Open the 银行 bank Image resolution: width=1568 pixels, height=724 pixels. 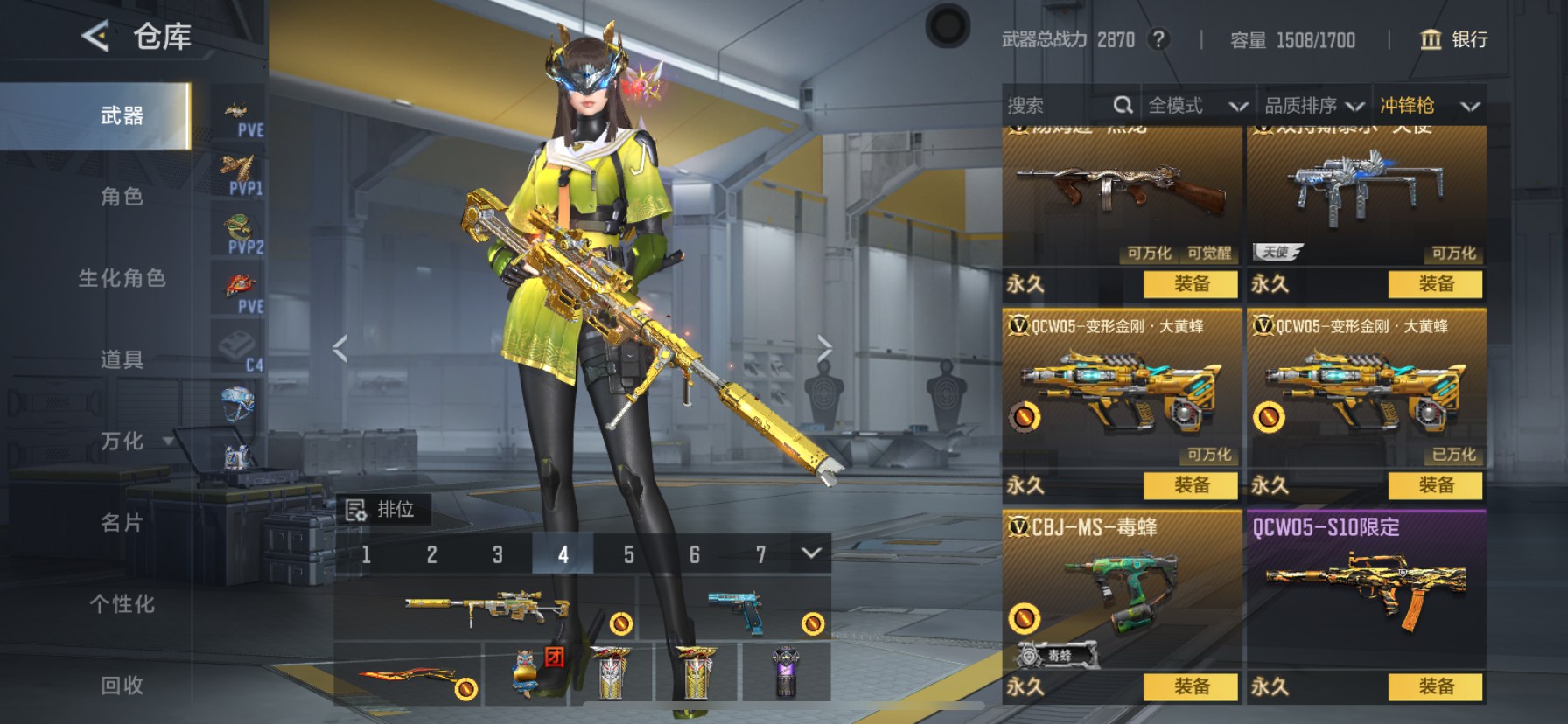[1453, 39]
